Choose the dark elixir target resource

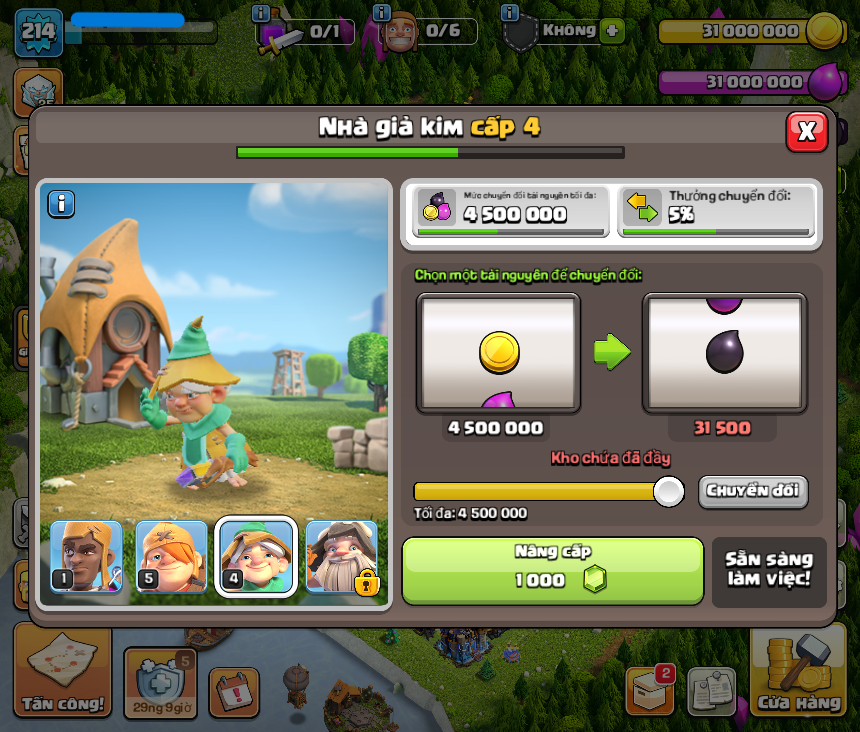pos(724,352)
